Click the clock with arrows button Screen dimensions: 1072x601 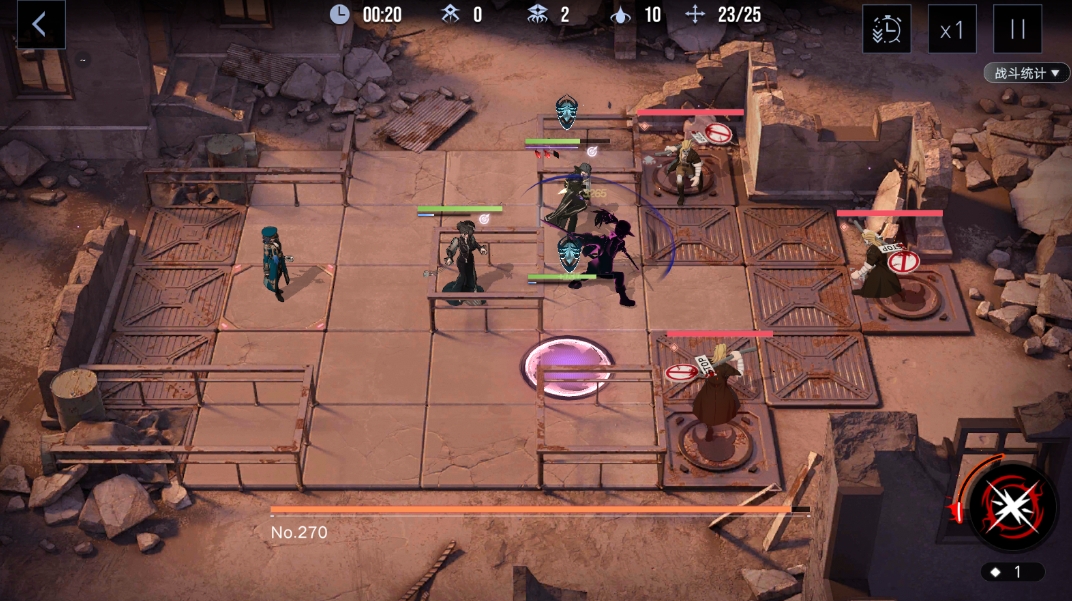[x=886, y=29]
